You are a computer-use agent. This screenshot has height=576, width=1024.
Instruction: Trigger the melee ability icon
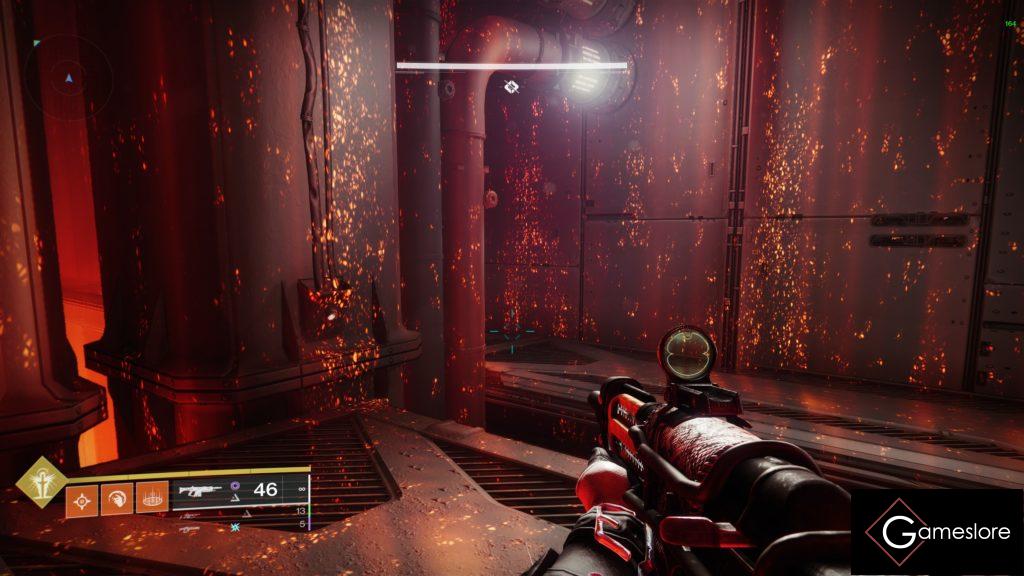tap(117, 497)
